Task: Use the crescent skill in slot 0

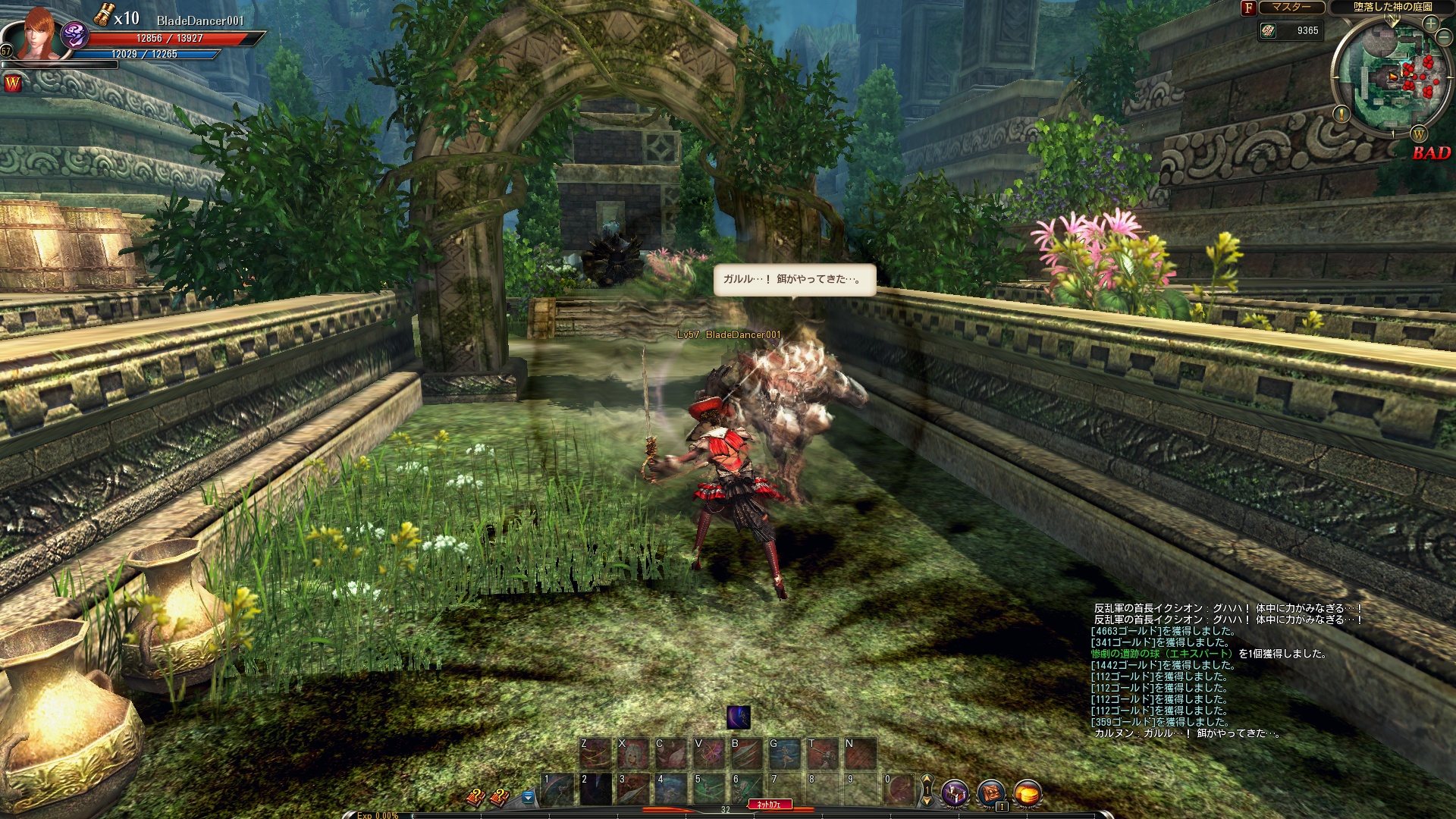Action: click(899, 789)
